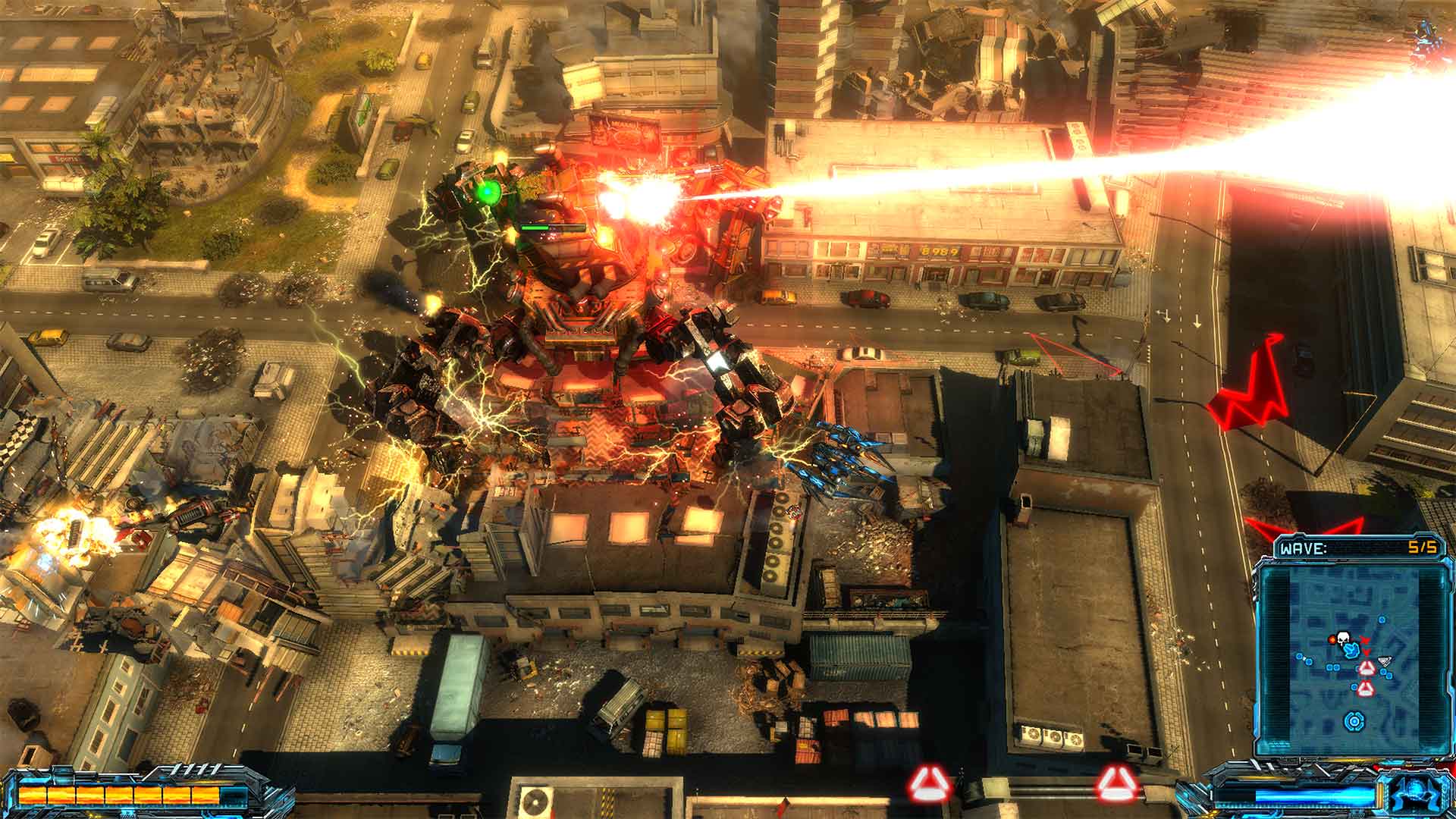Select the portal core icon near the minimap bottom
The height and width of the screenshot is (819, 1456).
(1353, 722)
